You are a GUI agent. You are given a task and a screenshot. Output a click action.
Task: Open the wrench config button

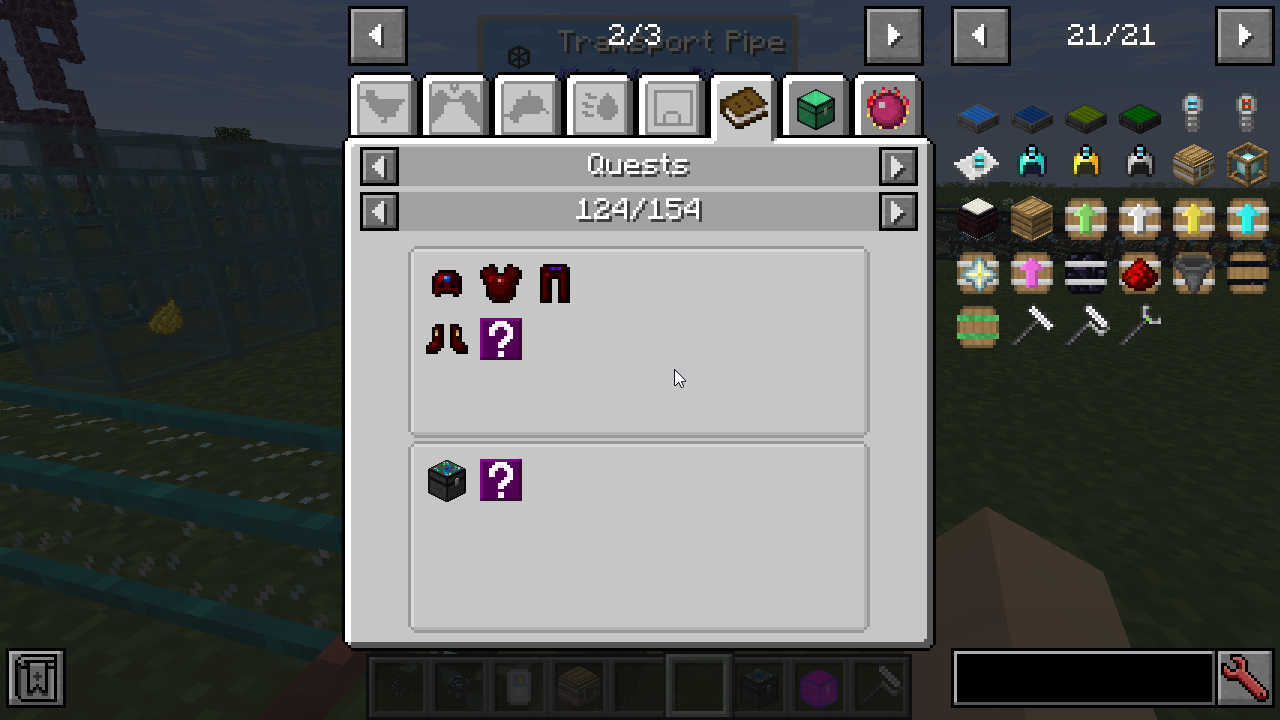tap(1245, 678)
